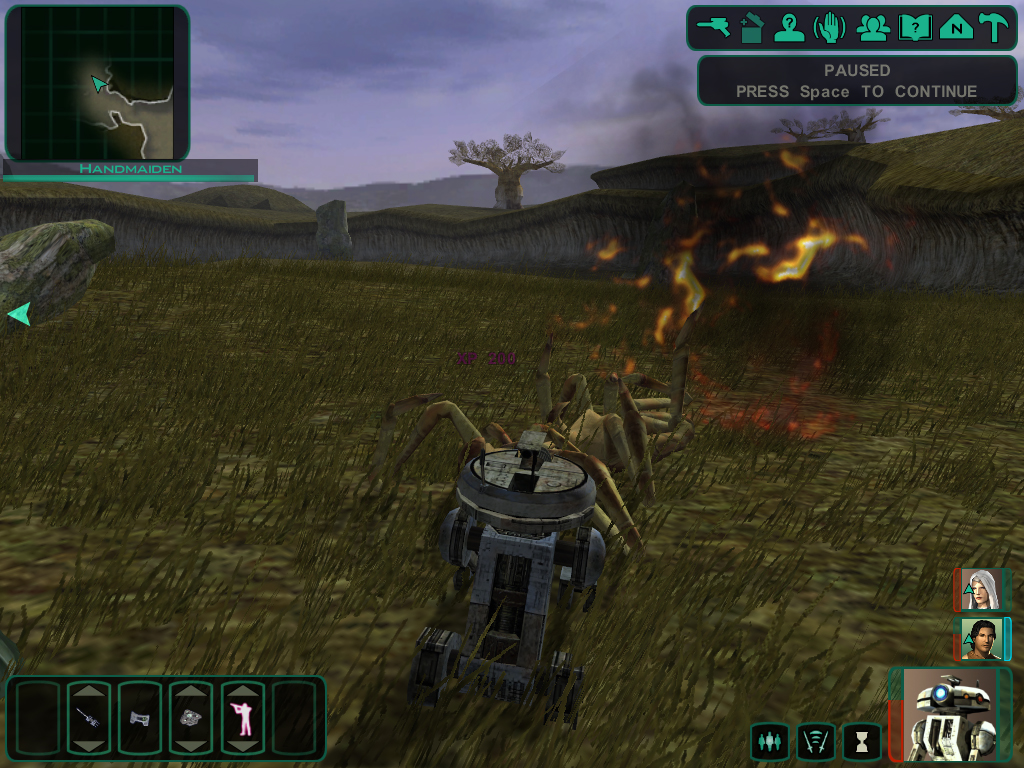The width and height of the screenshot is (1024, 768).
Task: Activate the pink shooter stance slot
Action: tap(243, 717)
